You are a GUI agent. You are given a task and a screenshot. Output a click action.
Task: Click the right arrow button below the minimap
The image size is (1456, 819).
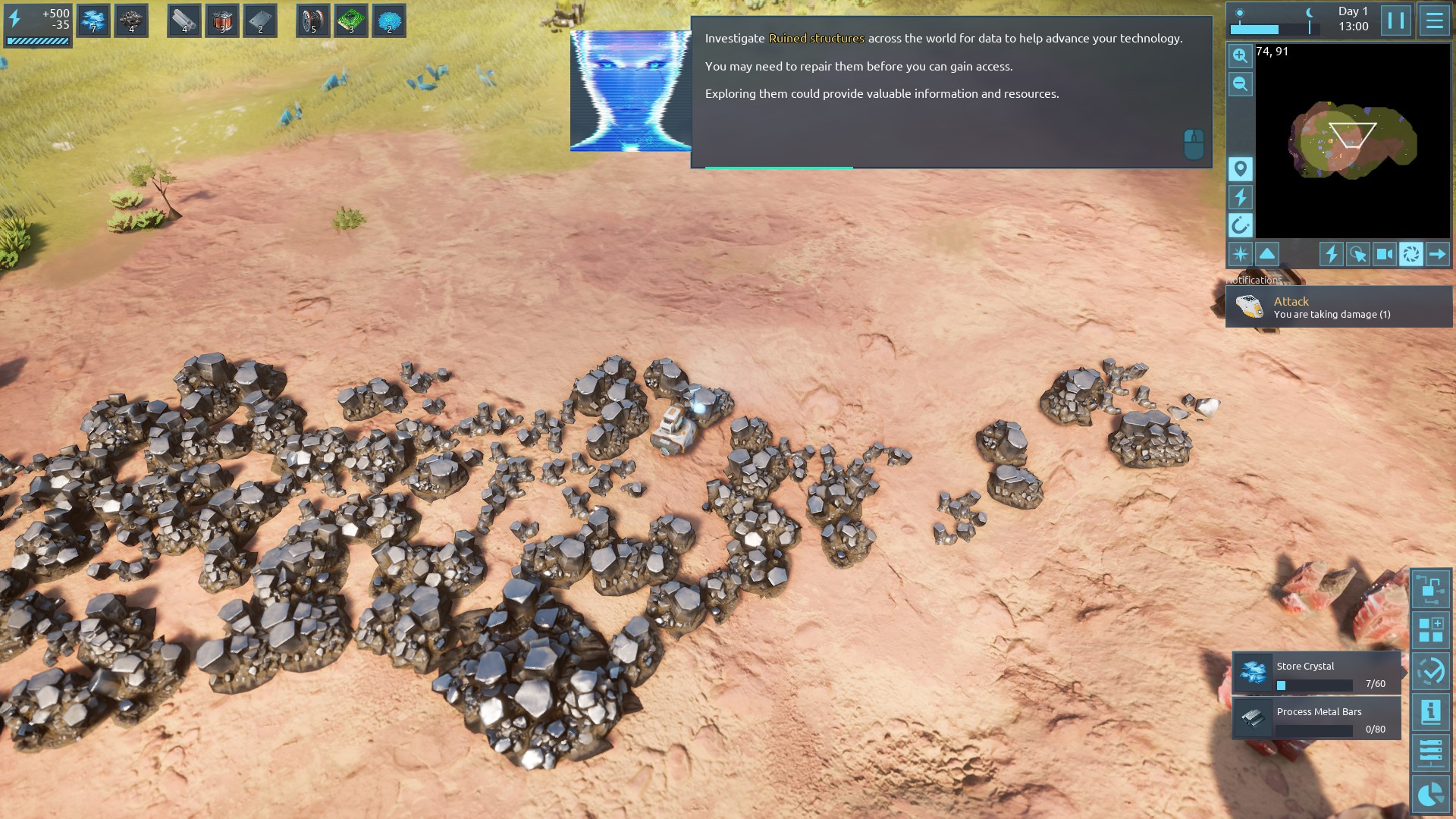(1437, 254)
